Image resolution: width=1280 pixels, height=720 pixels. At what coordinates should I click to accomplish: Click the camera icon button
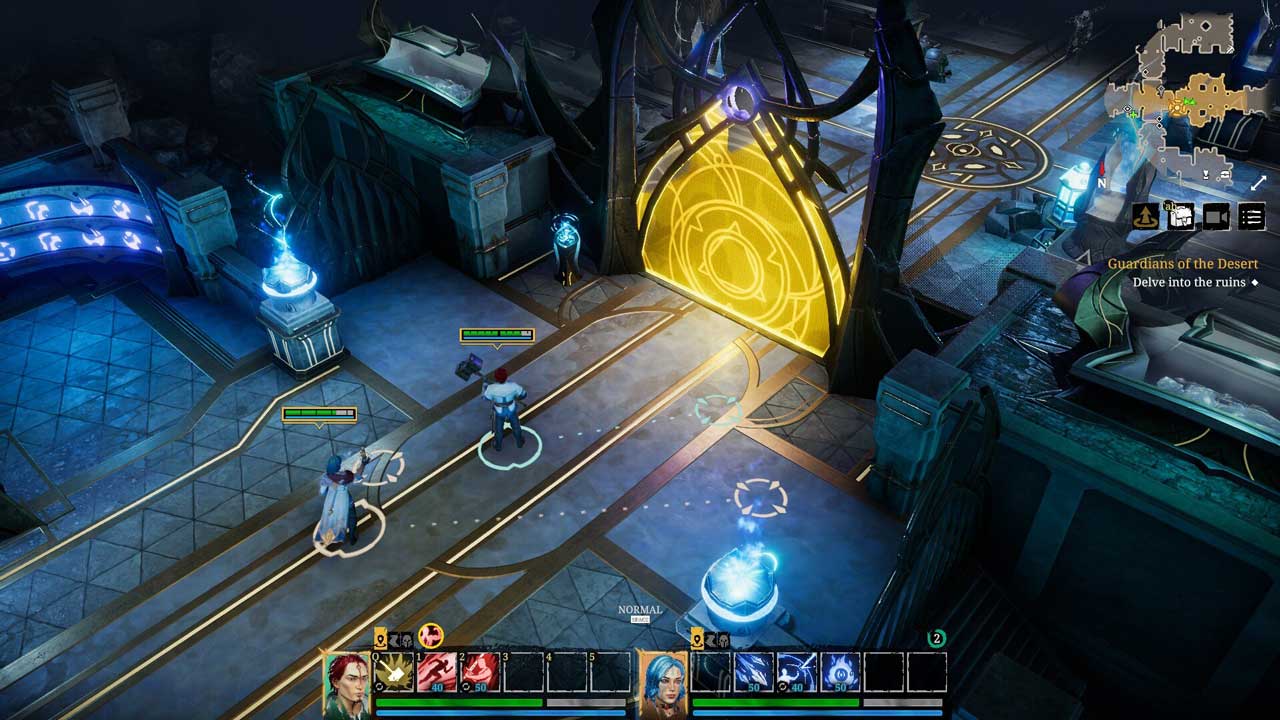click(1216, 216)
